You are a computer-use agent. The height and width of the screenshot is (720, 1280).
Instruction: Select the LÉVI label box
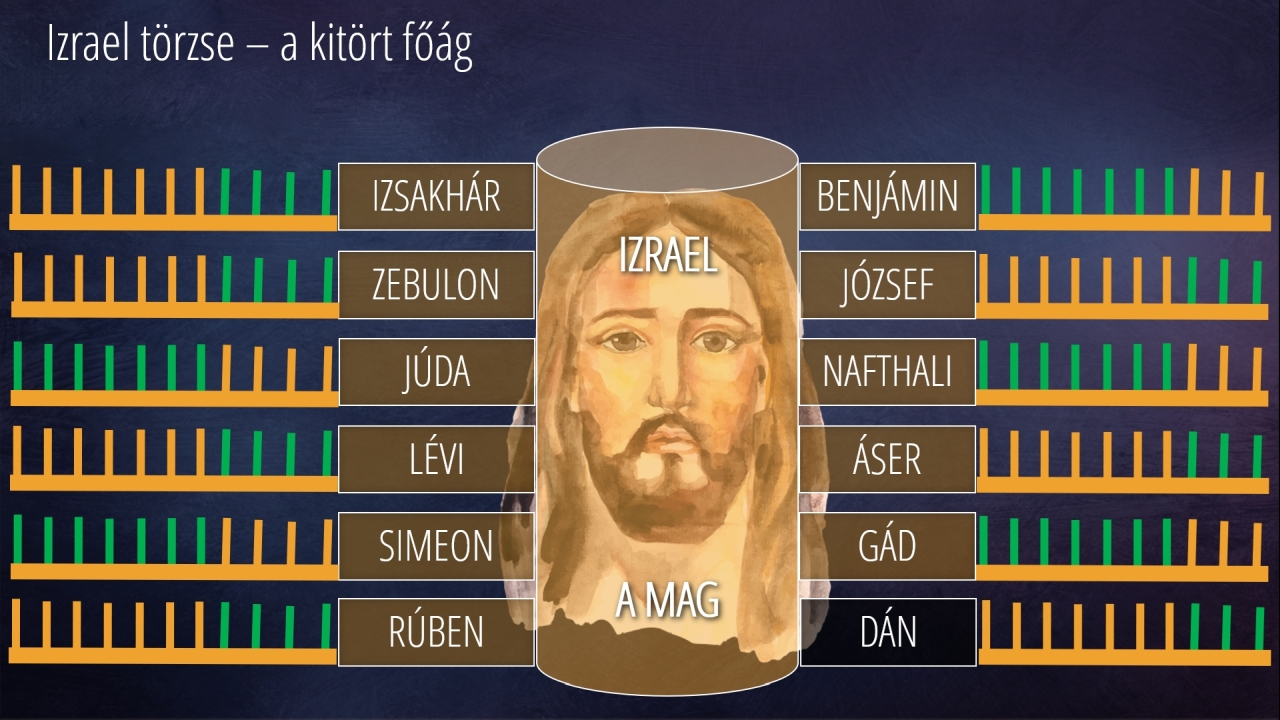tap(436, 459)
